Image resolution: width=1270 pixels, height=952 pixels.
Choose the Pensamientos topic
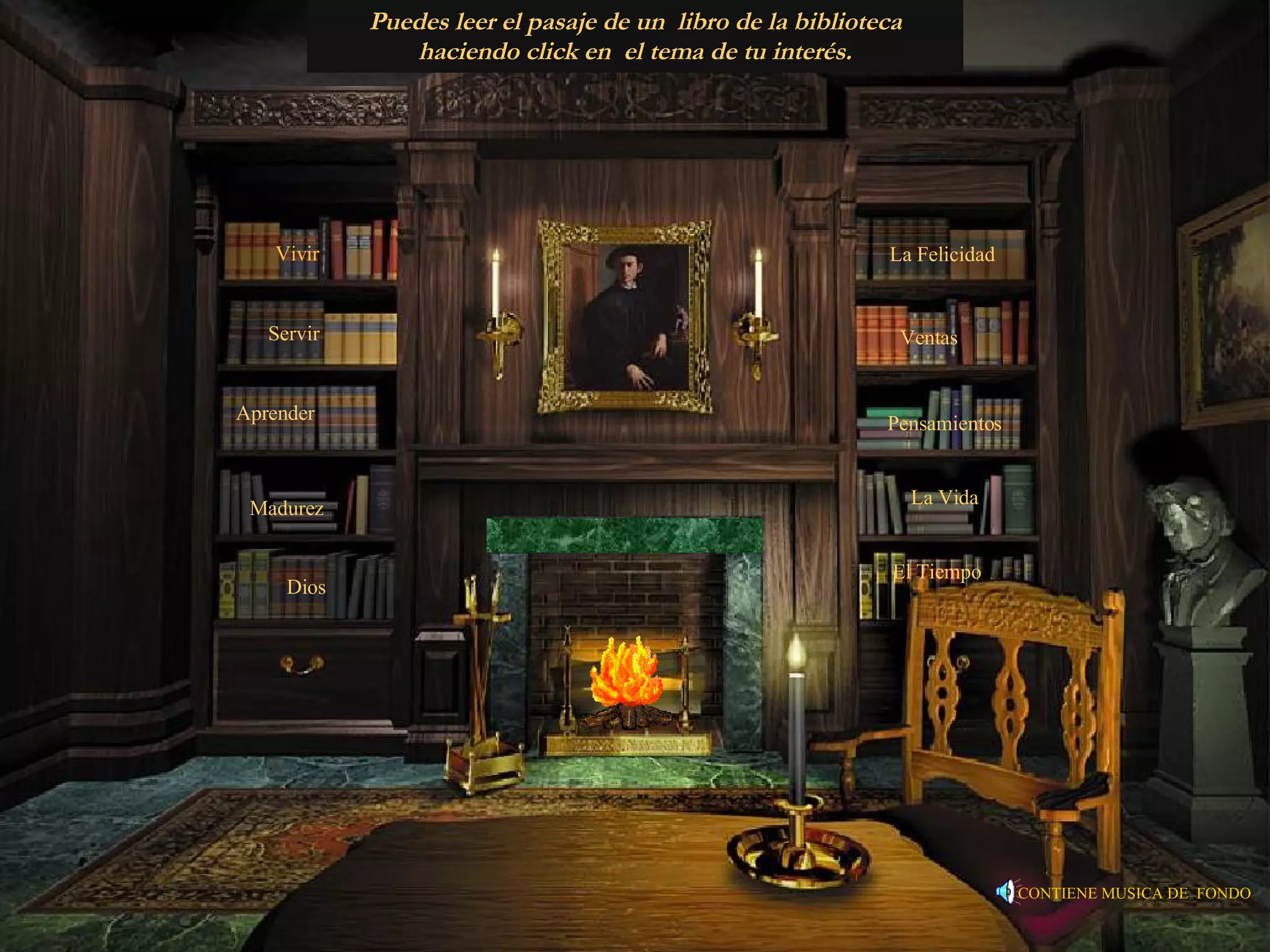[944, 424]
